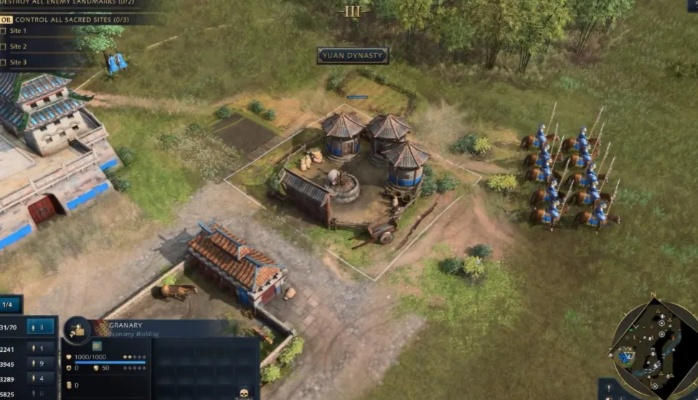Click the Yuan Dynasty label
The image size is (698, 400).
(352, 56)
